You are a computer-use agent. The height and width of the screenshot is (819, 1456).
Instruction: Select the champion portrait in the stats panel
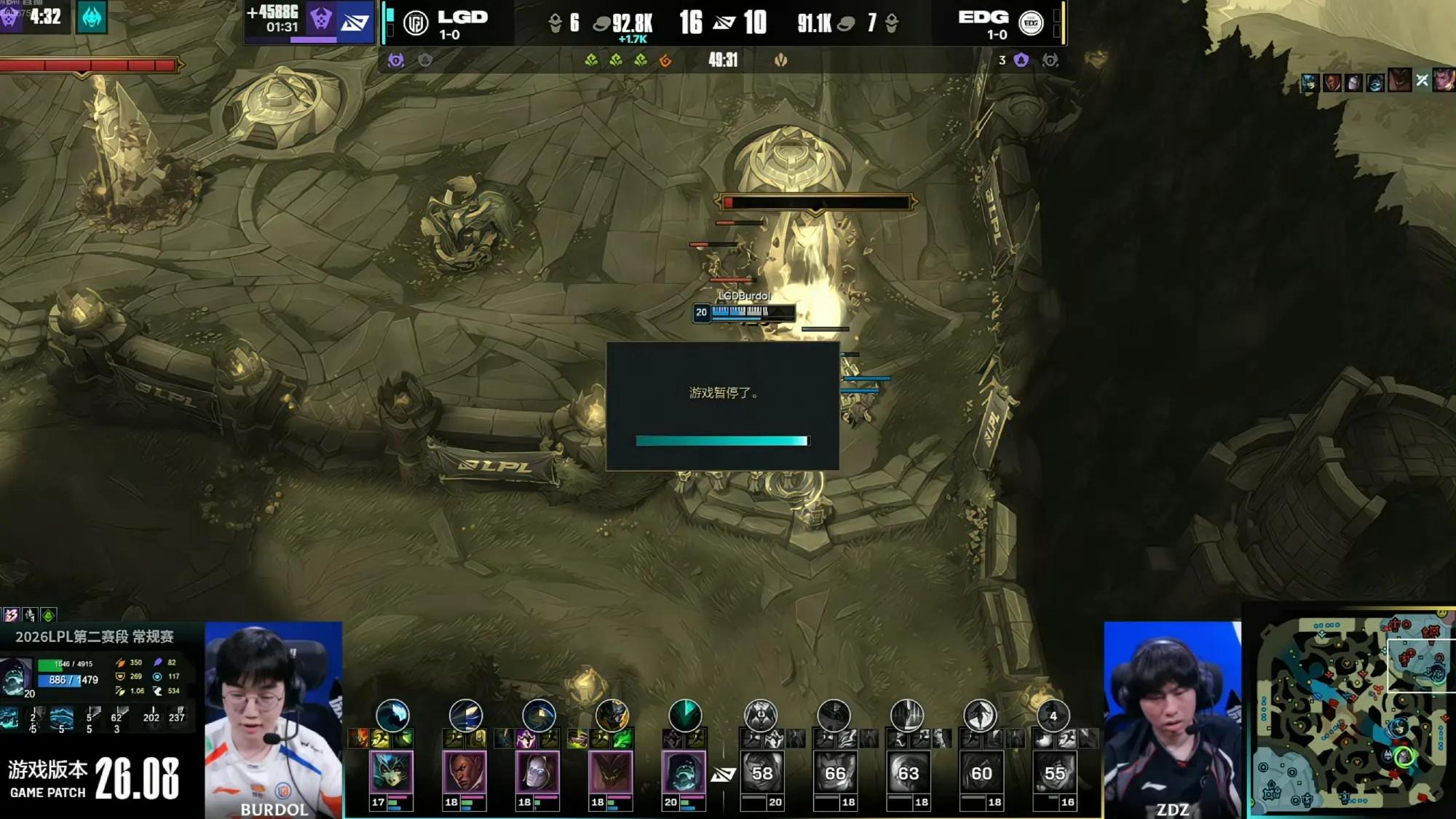[15, 676]
